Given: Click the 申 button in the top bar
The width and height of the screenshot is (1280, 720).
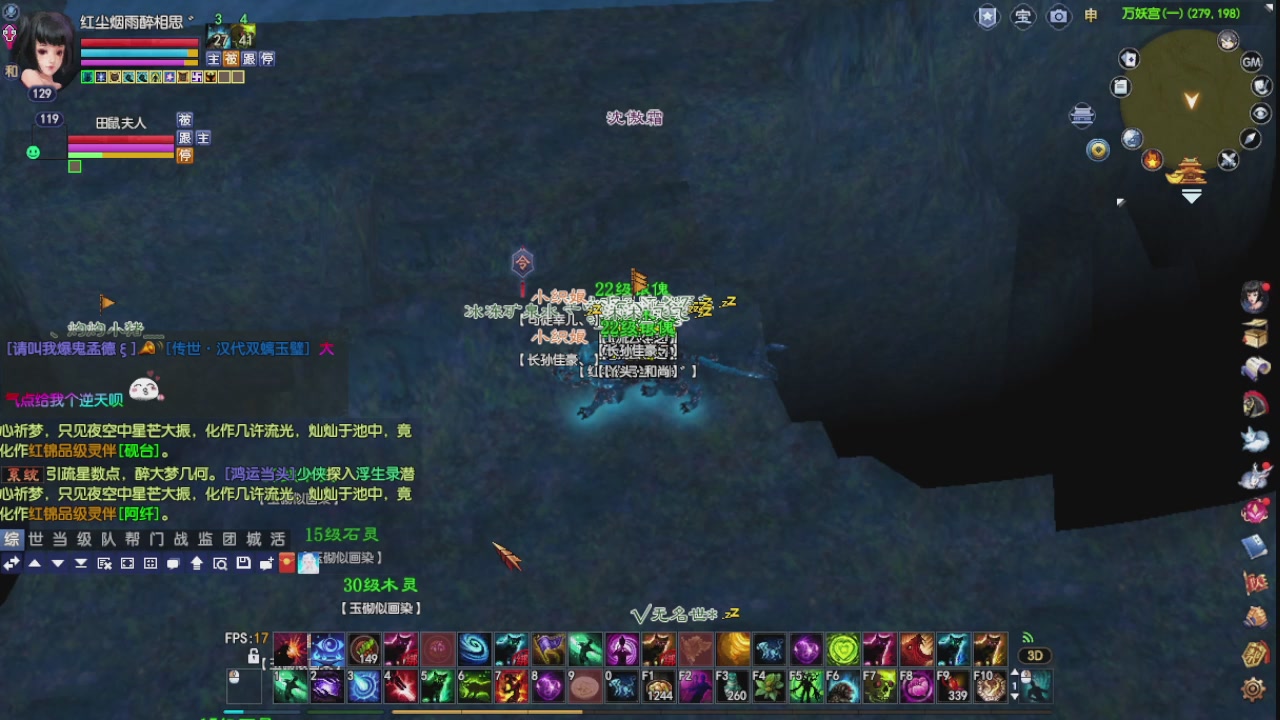Looking at the screenshot, I should 1089,16.
